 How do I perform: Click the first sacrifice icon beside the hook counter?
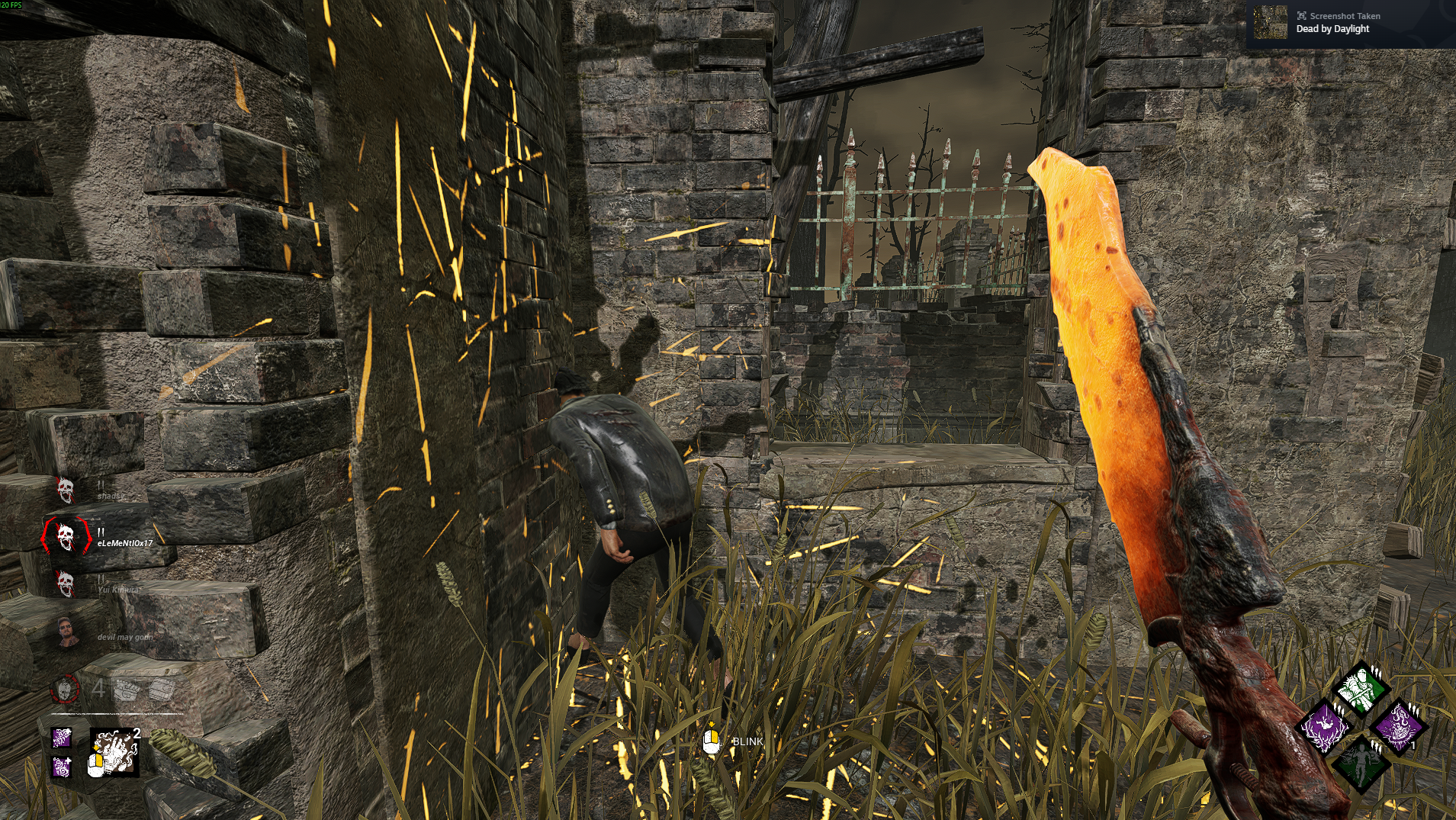click(x=126, y=690)
